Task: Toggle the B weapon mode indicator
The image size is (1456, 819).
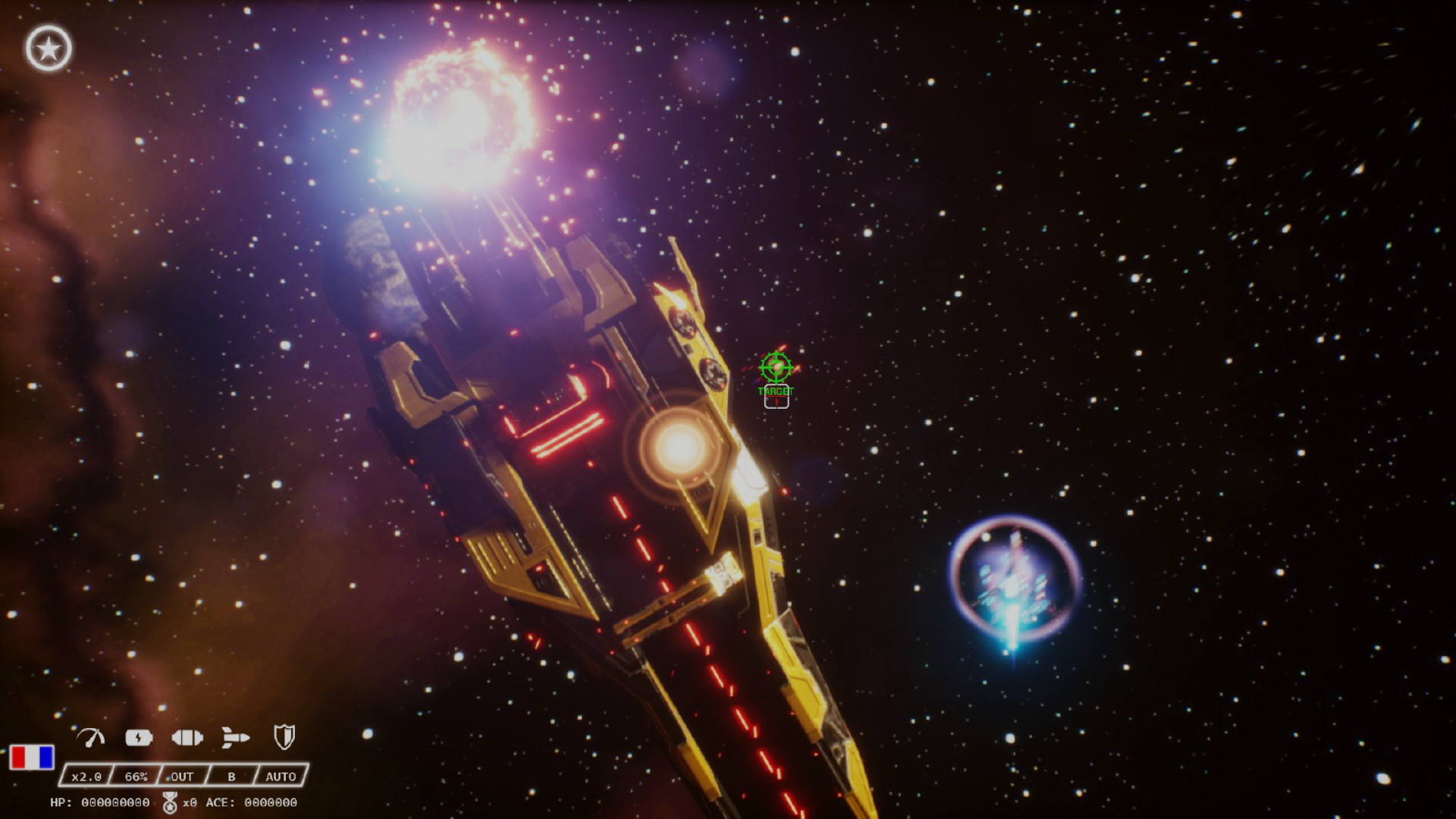Action: tap(233, 777)
